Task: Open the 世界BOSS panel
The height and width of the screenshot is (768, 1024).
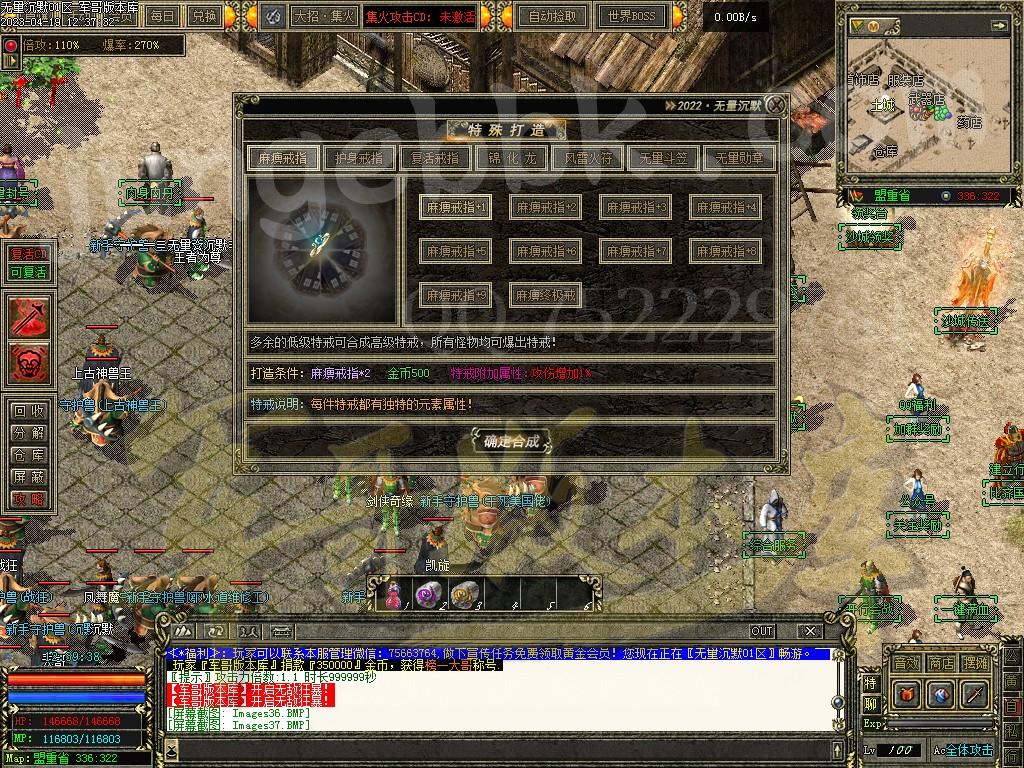Action: (631, 16)
